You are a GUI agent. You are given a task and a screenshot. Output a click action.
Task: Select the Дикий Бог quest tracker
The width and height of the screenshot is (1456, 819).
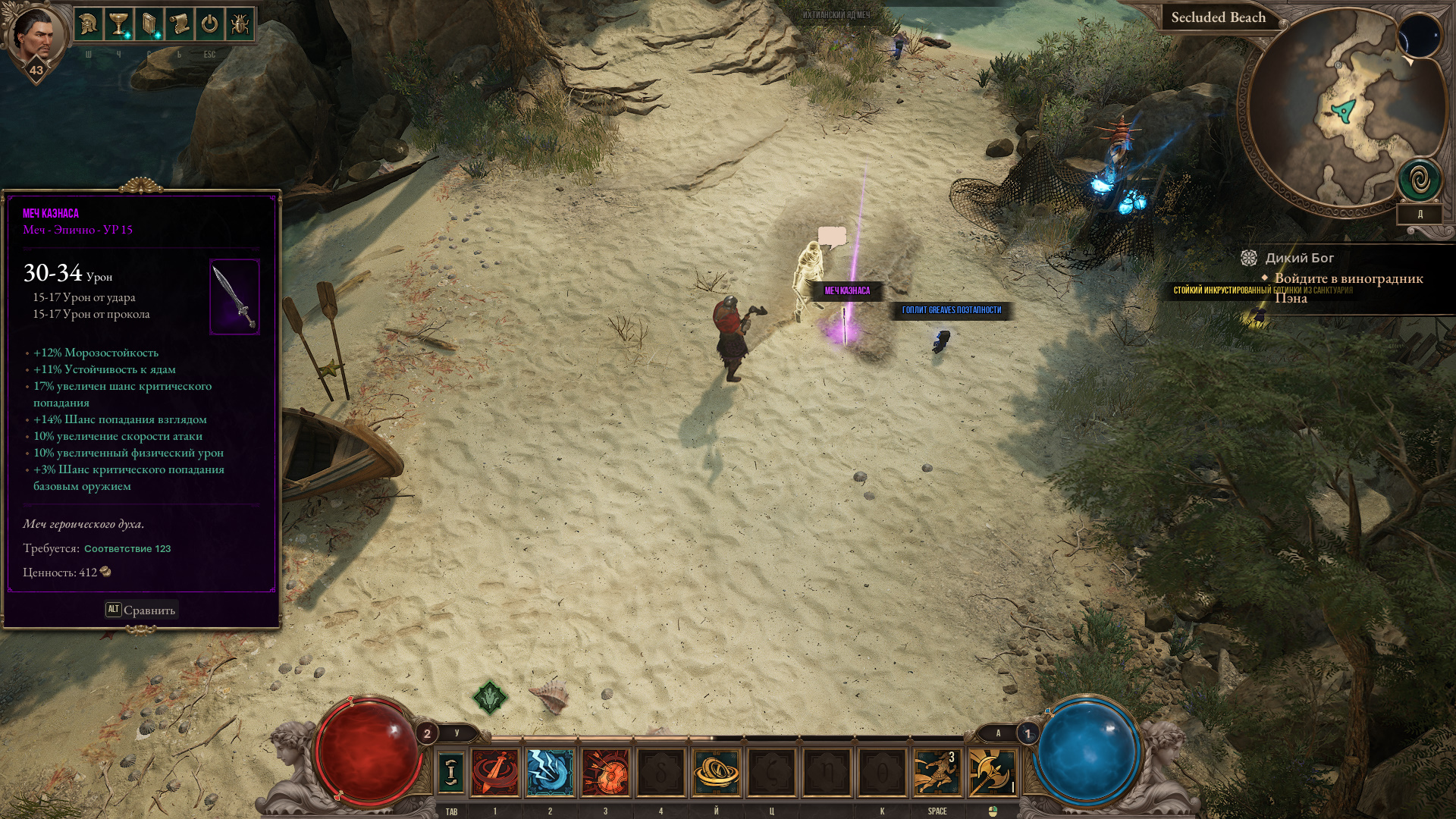click(x=1298, y=259)
